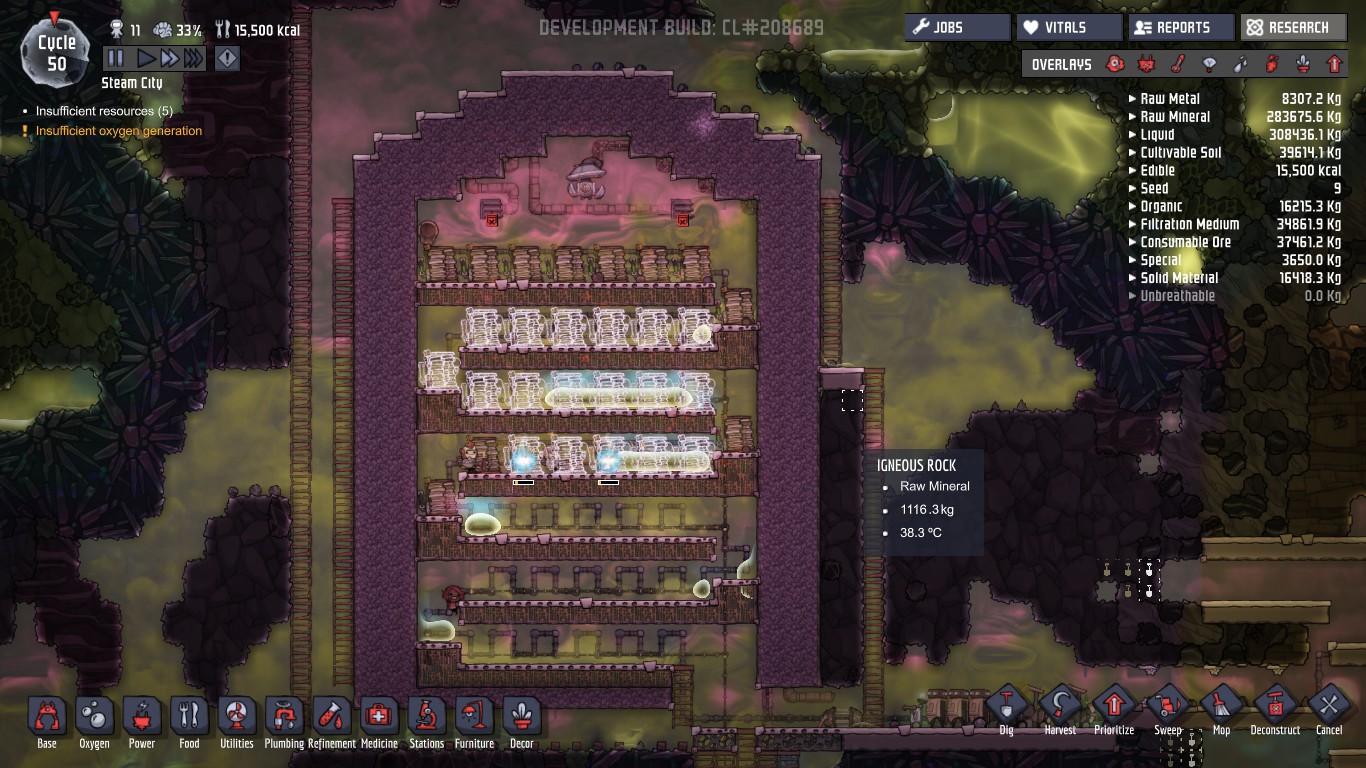
Task: Open the Research screen
Action: pos(1292,27)
